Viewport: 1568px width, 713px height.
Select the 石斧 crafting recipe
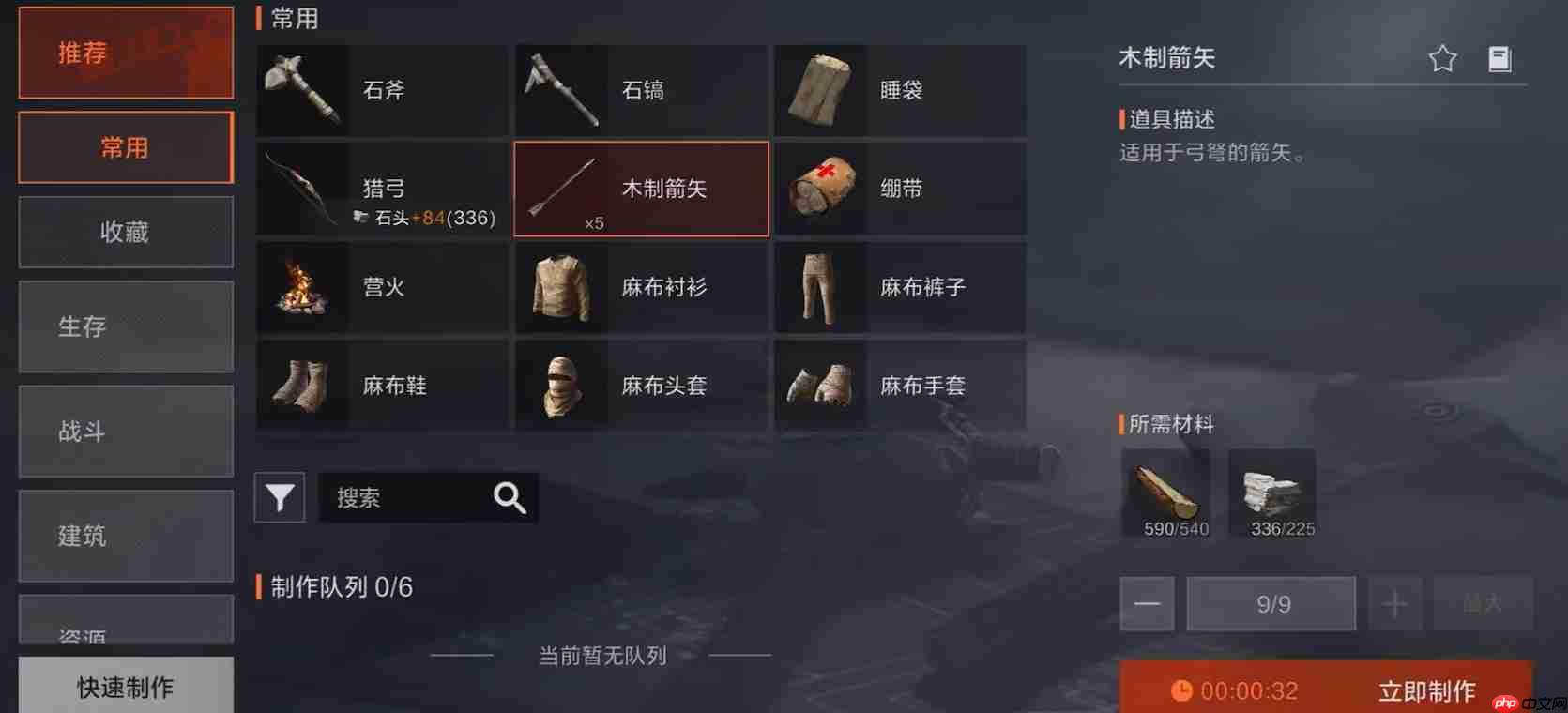[x=382, y=90]
